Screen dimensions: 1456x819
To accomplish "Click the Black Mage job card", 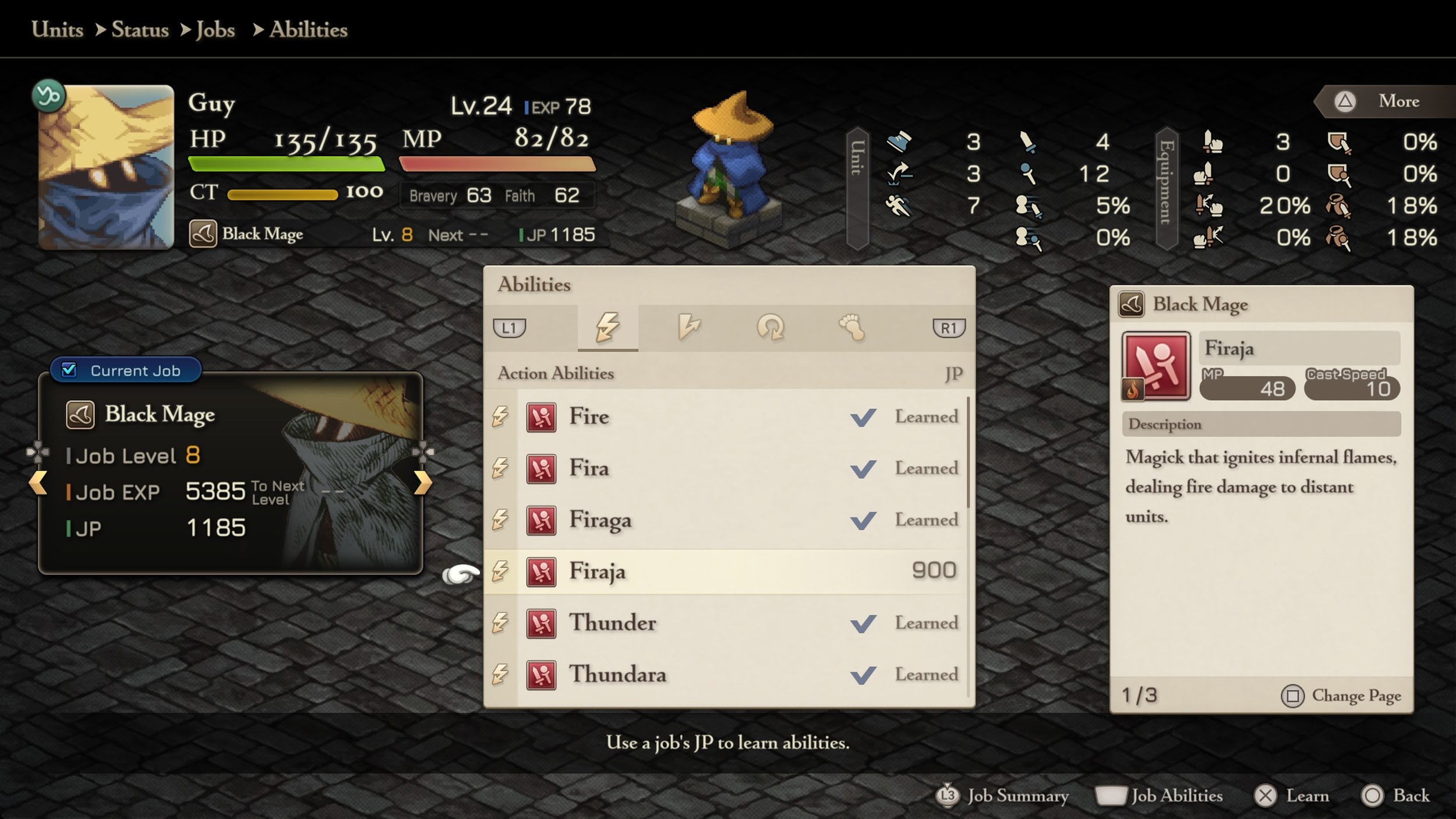I will [x=230, y=473].
